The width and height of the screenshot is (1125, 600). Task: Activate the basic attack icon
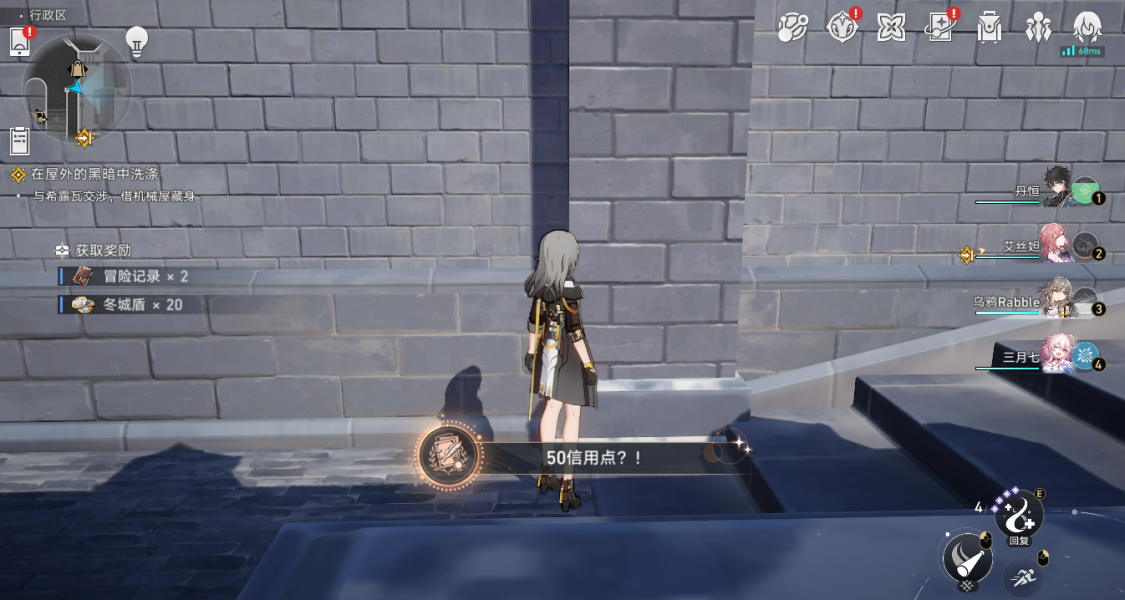click(x=966, y=556)
